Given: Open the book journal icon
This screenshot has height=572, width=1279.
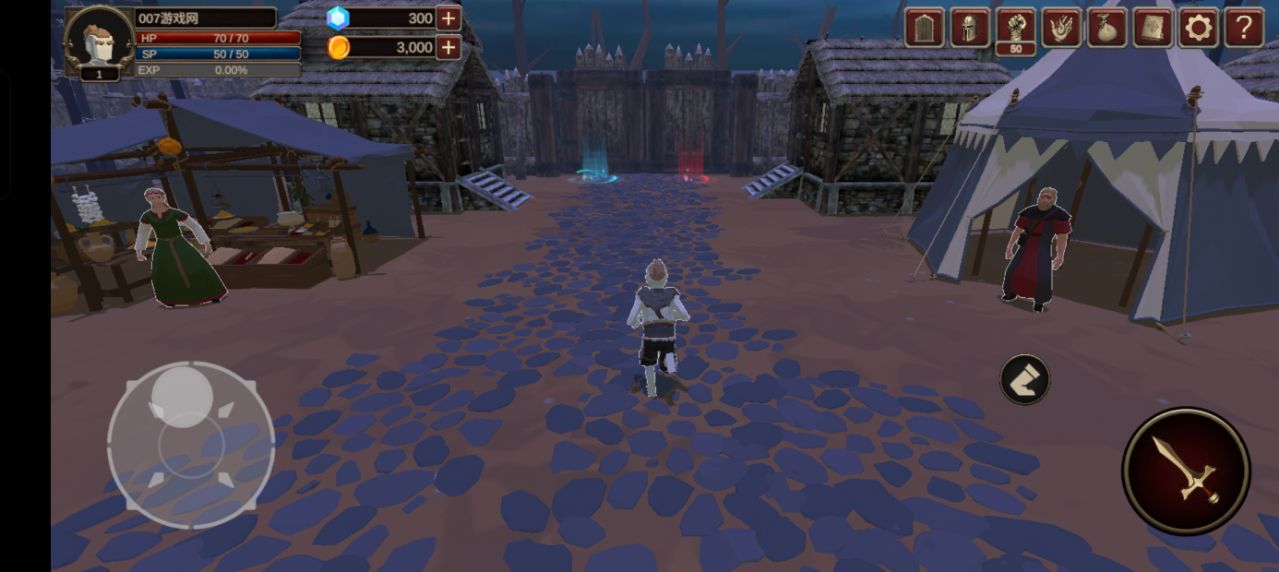Looking at the screenshot, I should pos(1152,27).
